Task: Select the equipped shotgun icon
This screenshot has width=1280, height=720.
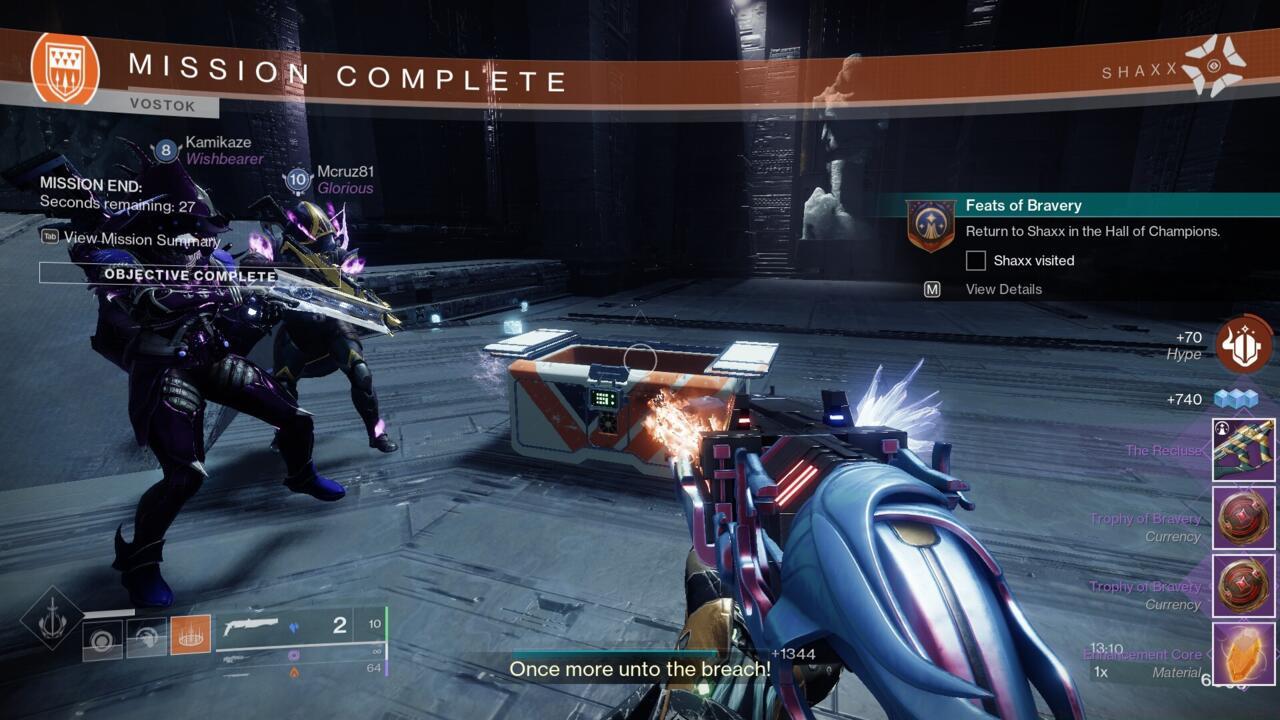Action: point(249,623)
